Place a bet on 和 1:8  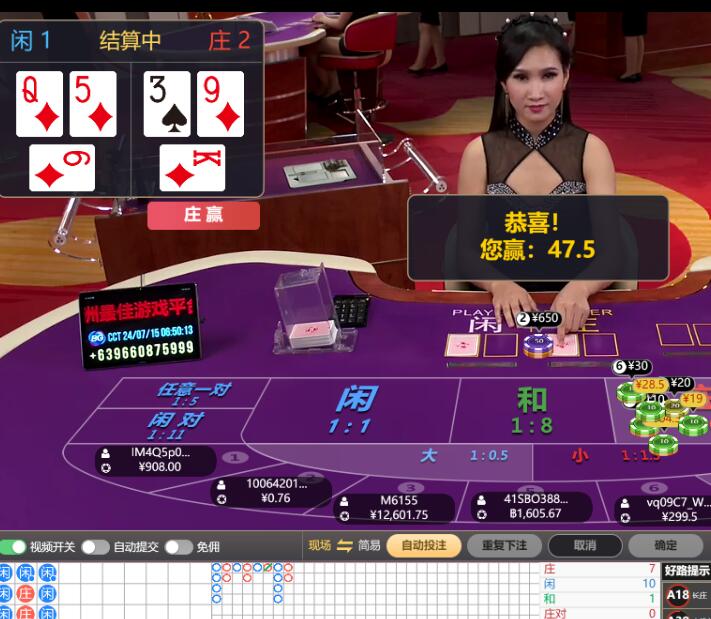532,410
